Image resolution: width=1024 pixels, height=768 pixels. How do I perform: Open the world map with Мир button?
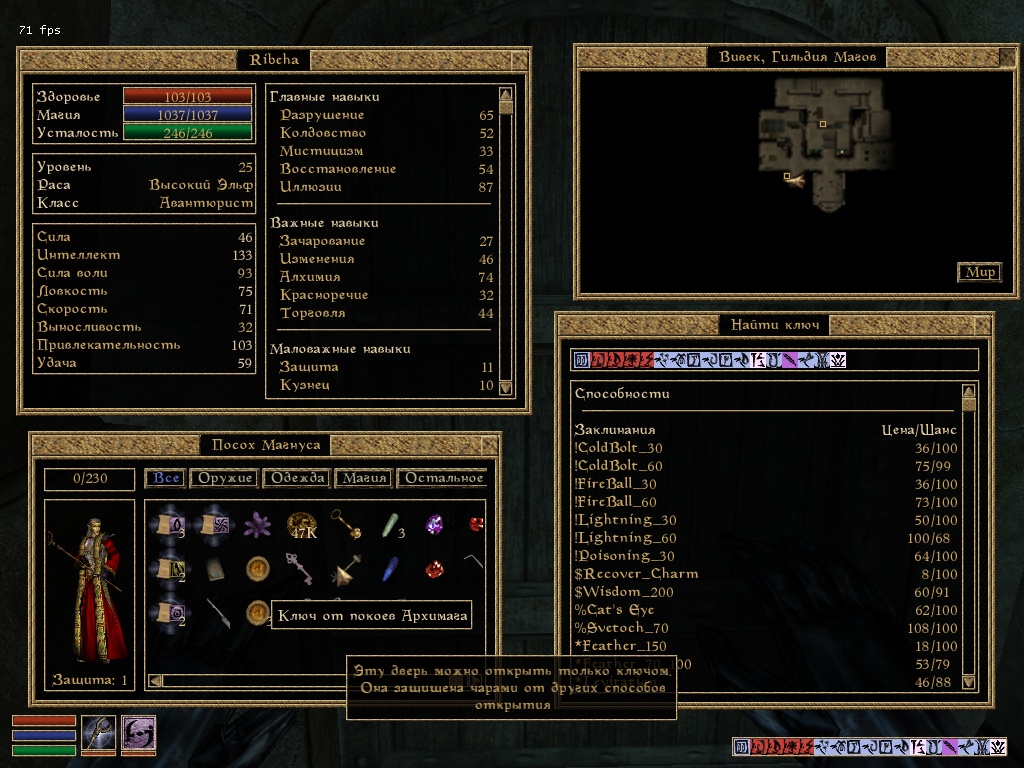(x=979, y=272)
